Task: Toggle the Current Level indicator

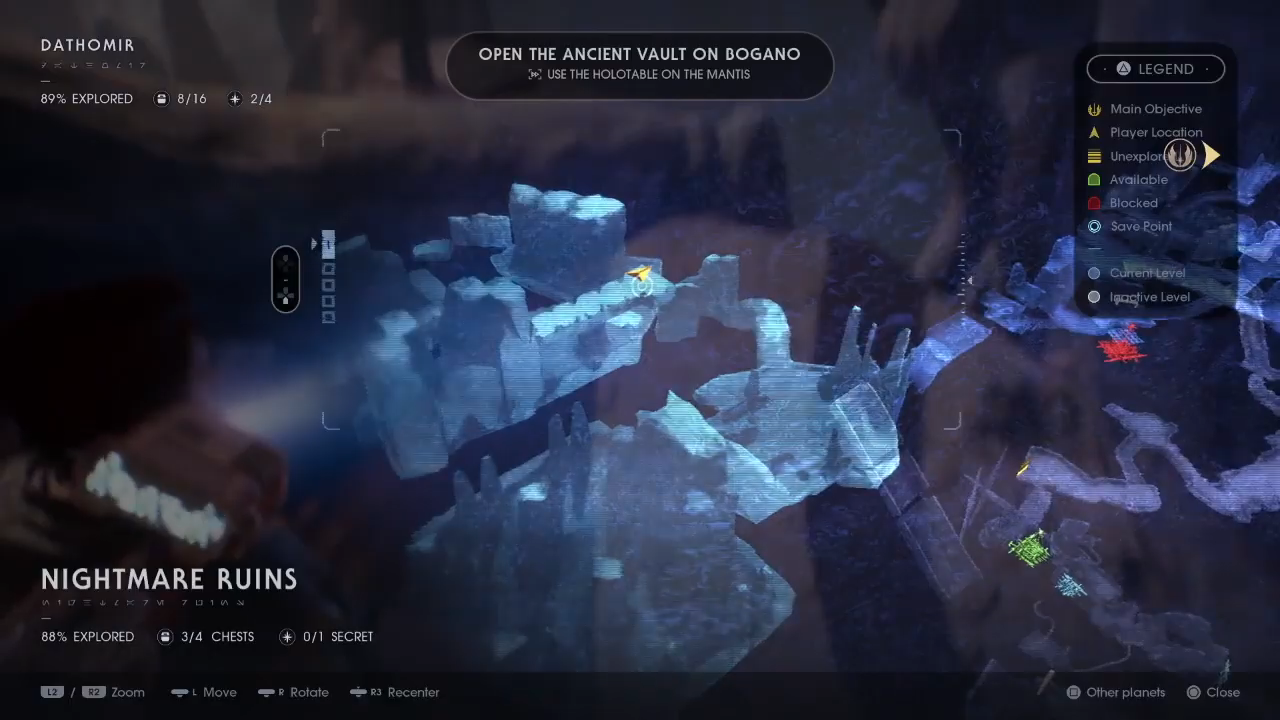Action: point(1094,273)
